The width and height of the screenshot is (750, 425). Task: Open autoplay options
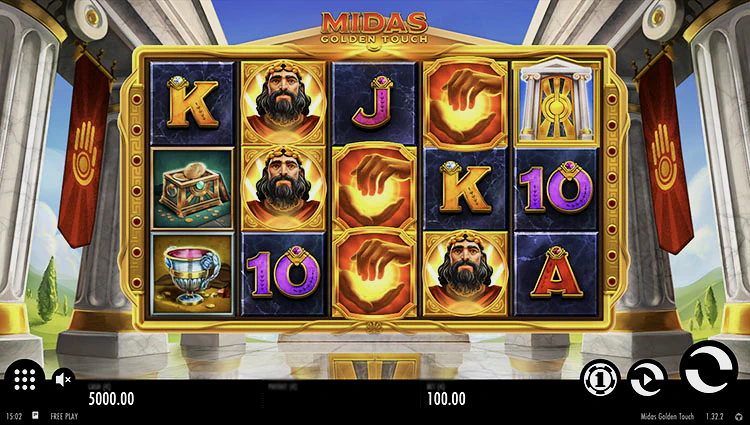pyautogui.click(x=647, y=377)
